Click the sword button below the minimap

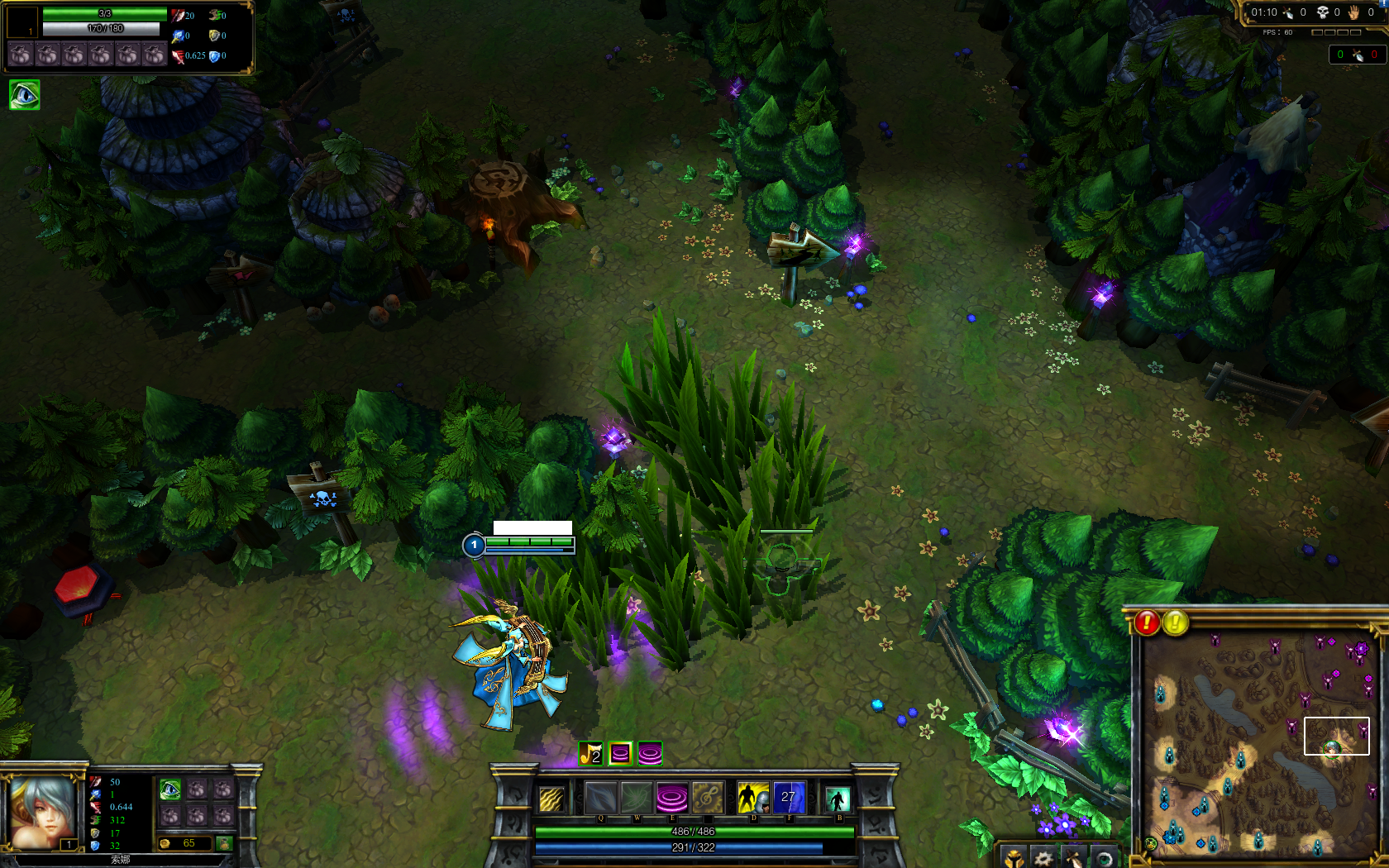[1073, 858]
